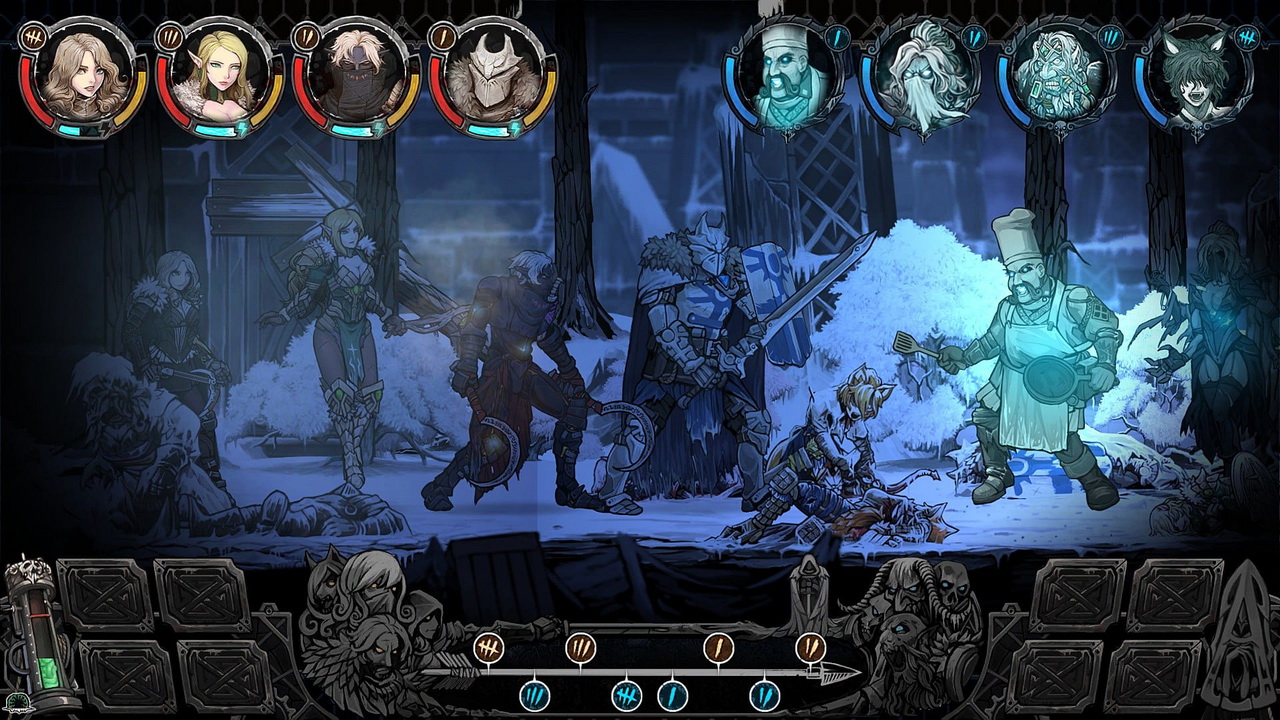Click the blue four-tally turn marker
Image resolution: width=1280 pixels, height=720 pixels.
[627, 694]
